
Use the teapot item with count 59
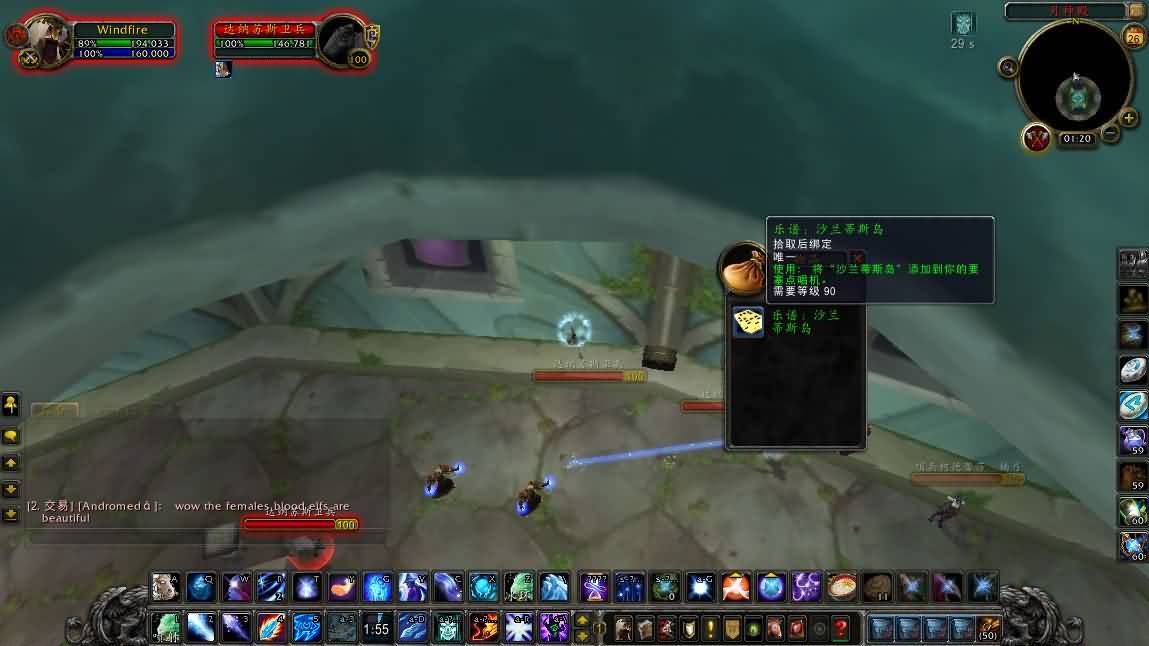pyautogui.click(x=1132, y=440)
